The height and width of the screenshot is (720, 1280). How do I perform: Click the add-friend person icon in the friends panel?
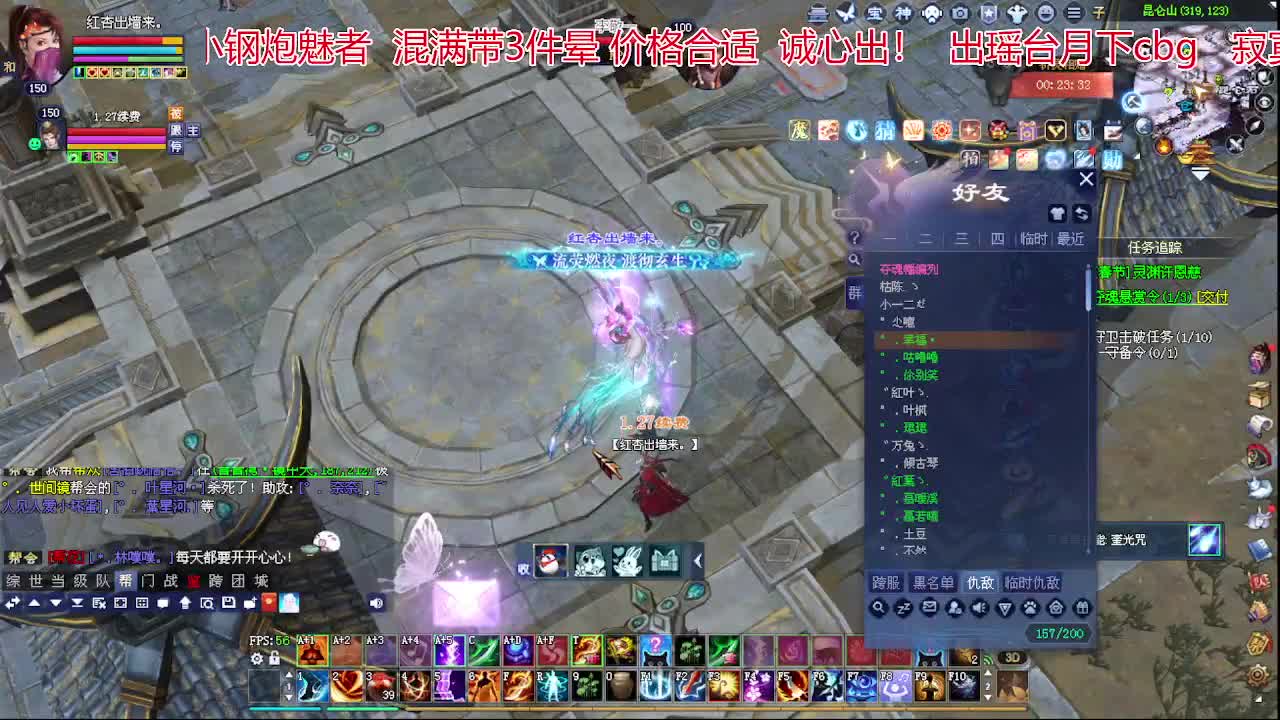pyautogui.click(x=956, y=609)
